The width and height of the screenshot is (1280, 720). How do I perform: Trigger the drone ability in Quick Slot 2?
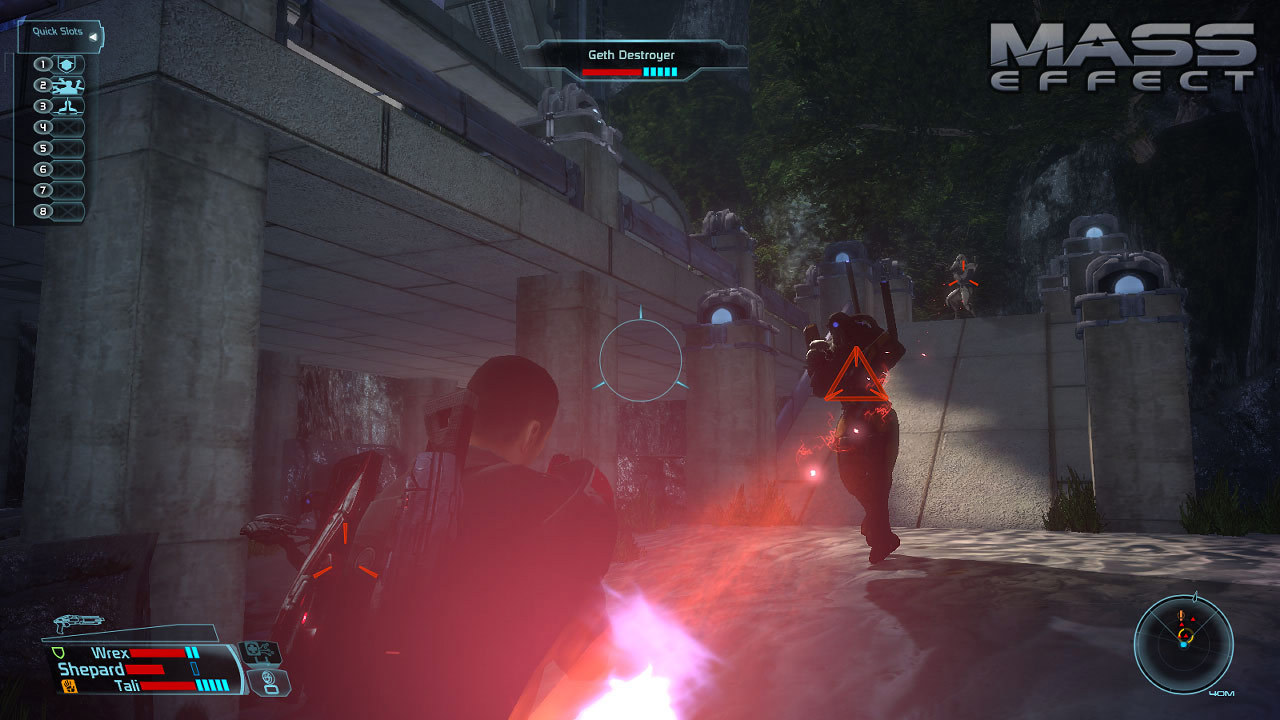point(68,86)
